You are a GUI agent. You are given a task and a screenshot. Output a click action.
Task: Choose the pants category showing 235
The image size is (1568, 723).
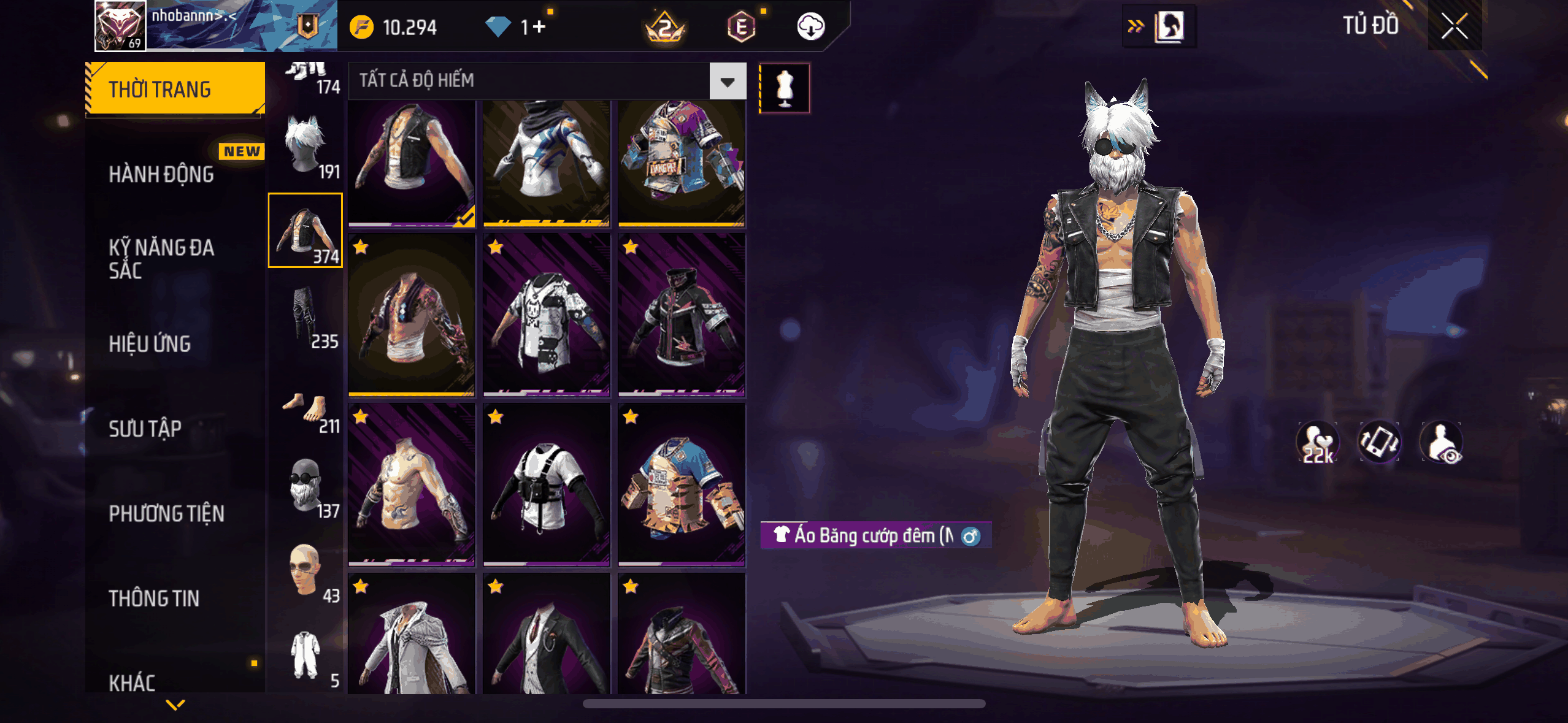[306, 316]
